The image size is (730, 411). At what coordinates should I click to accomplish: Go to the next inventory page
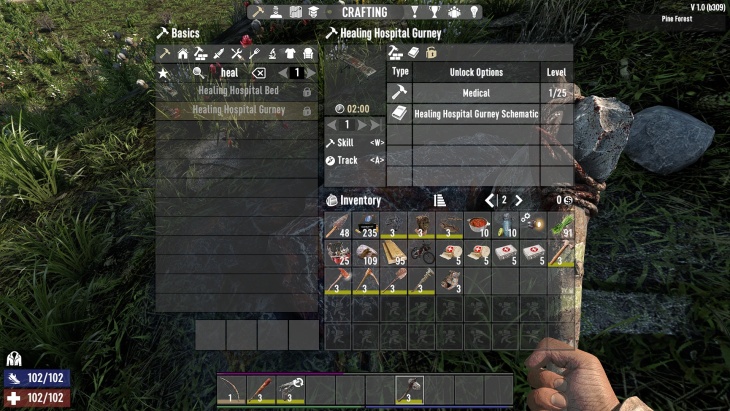point(518,200)
